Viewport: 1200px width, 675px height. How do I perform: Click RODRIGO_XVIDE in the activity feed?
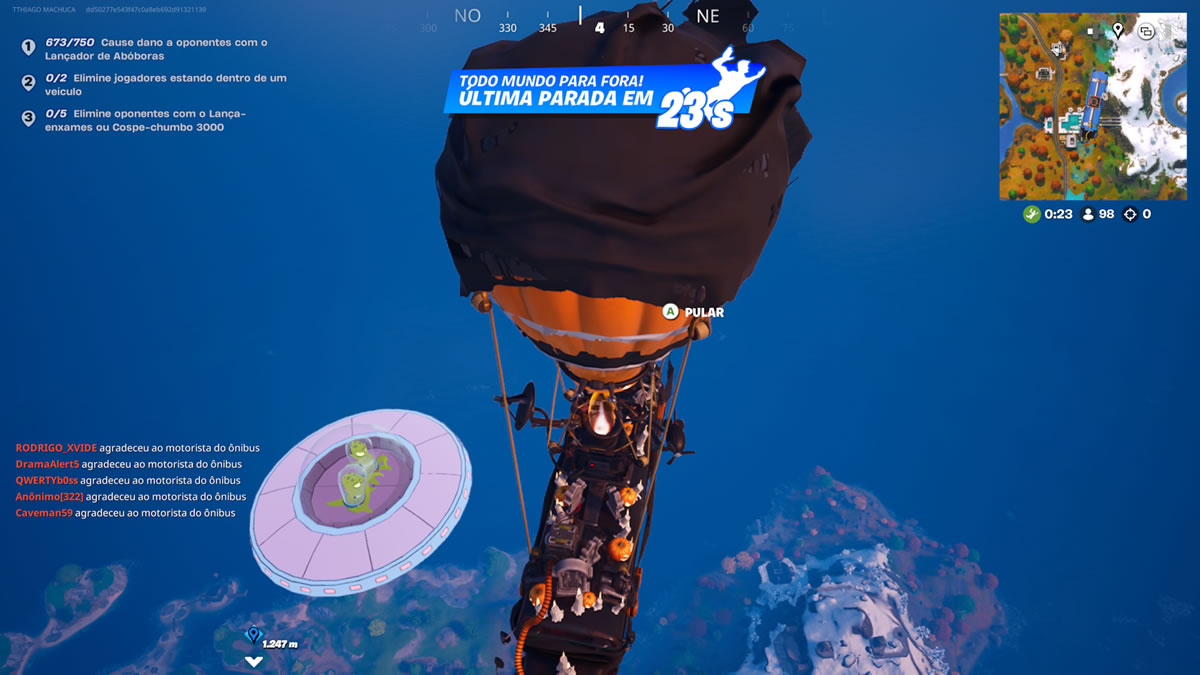[x=56, y=448]
